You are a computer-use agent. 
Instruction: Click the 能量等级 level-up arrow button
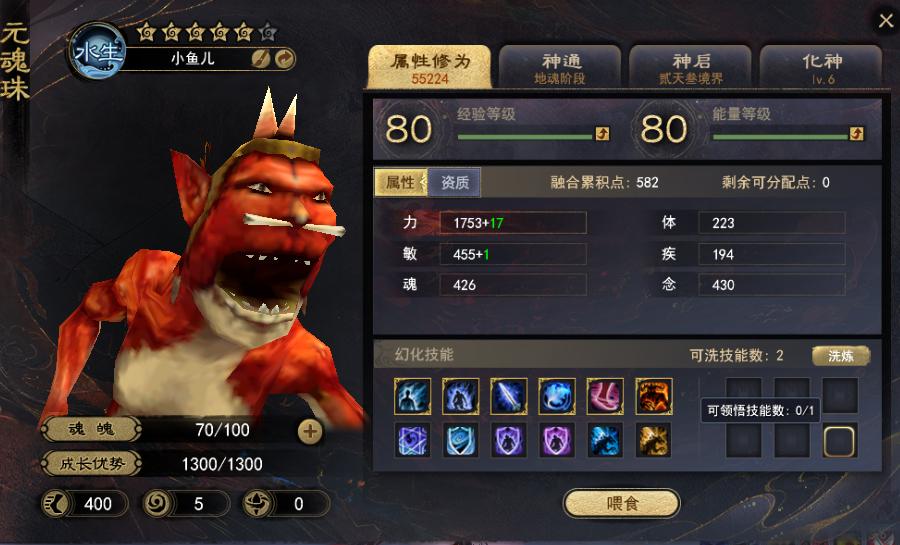tap(856, 133)
